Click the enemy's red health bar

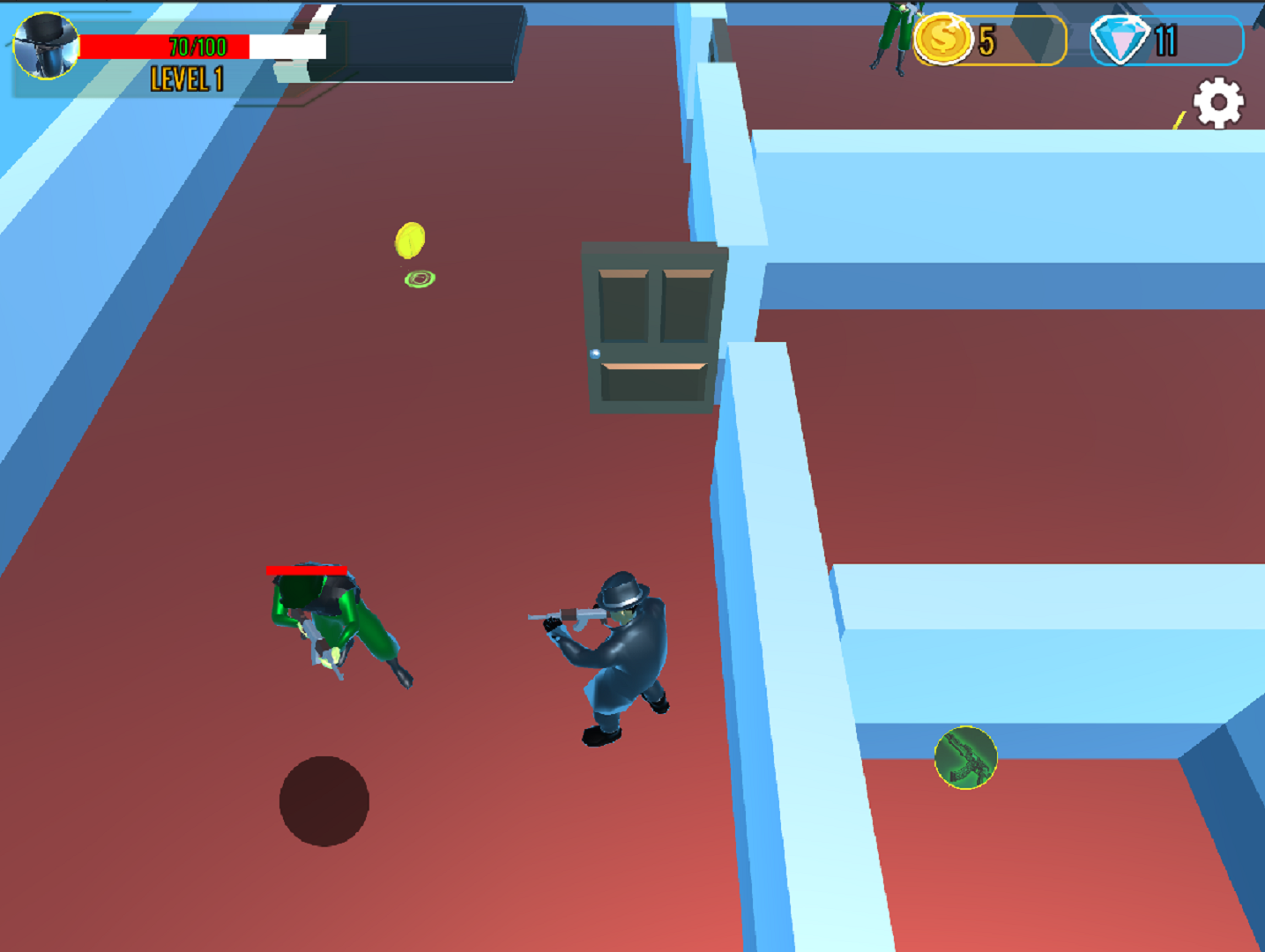click(x=305, y=571)
